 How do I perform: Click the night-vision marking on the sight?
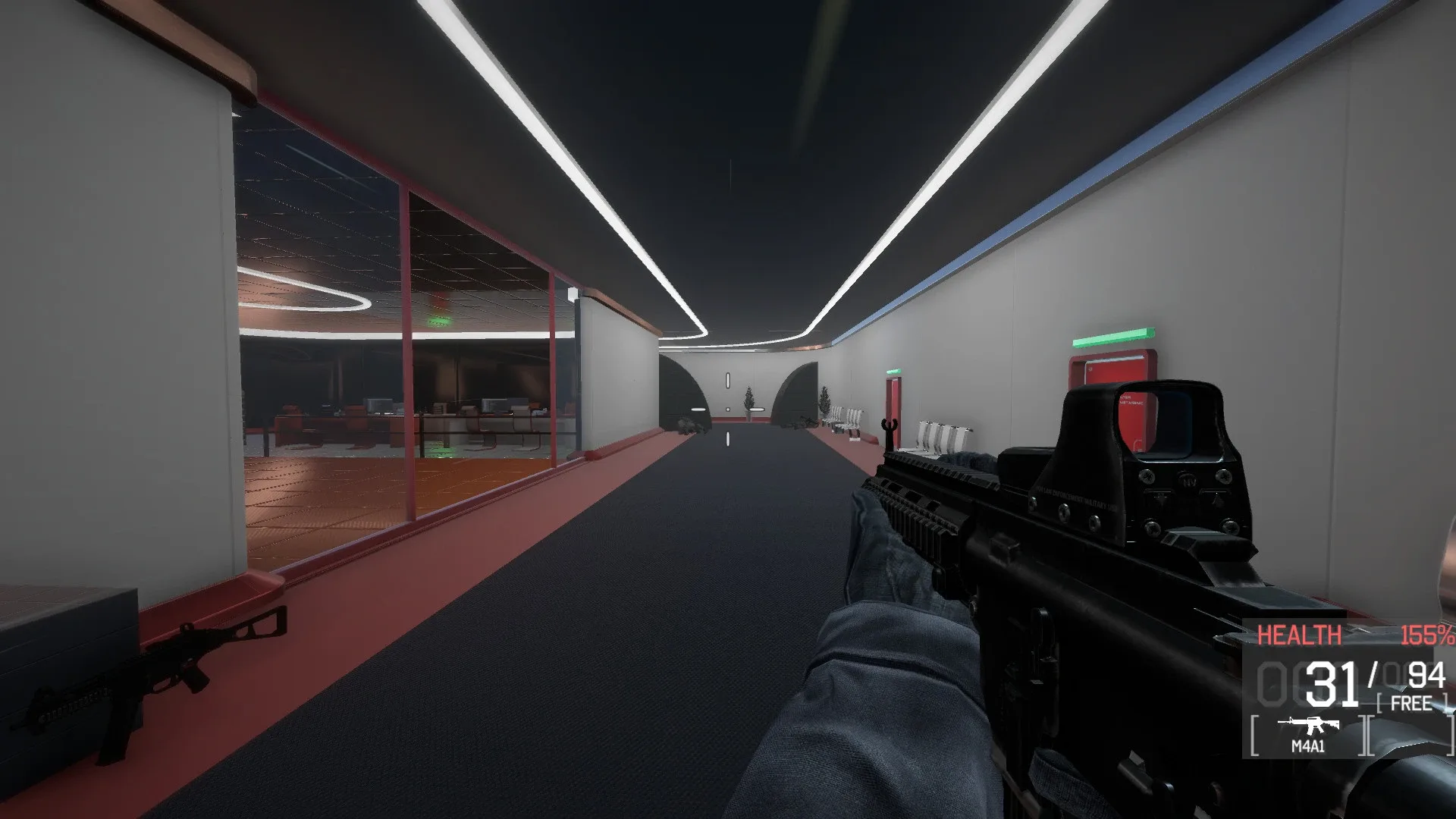[x=1188, y=479]
